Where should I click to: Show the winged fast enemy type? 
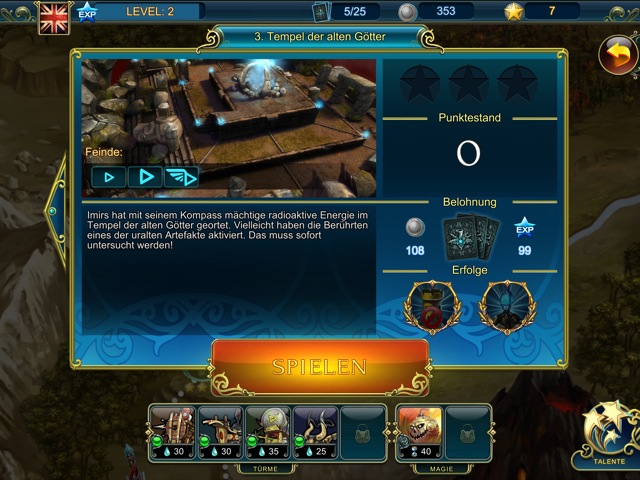point(181,177)
